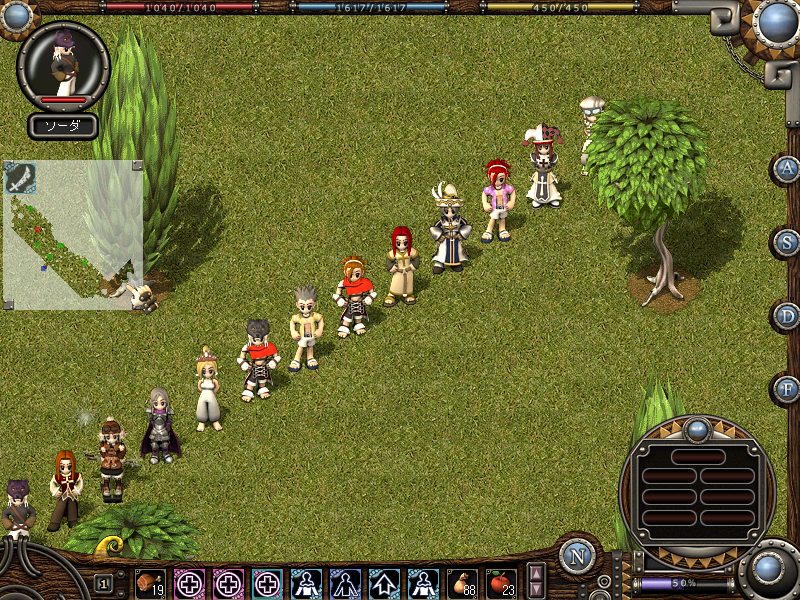Screen dimensions: 800x600
Task: Click the sword icon on the minimap
Action: (x=20, y=177)
